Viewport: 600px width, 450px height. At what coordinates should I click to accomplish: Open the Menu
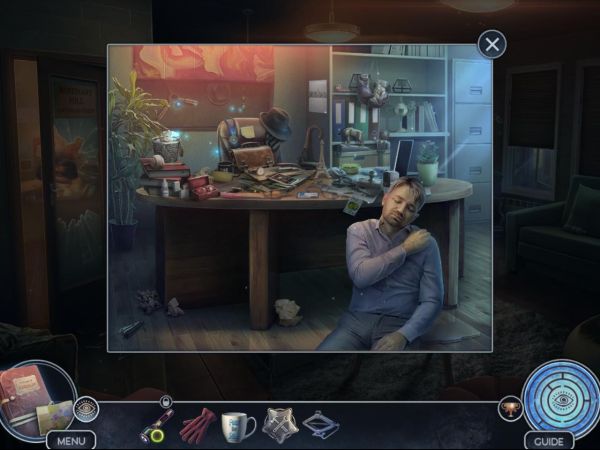[70, 440]
